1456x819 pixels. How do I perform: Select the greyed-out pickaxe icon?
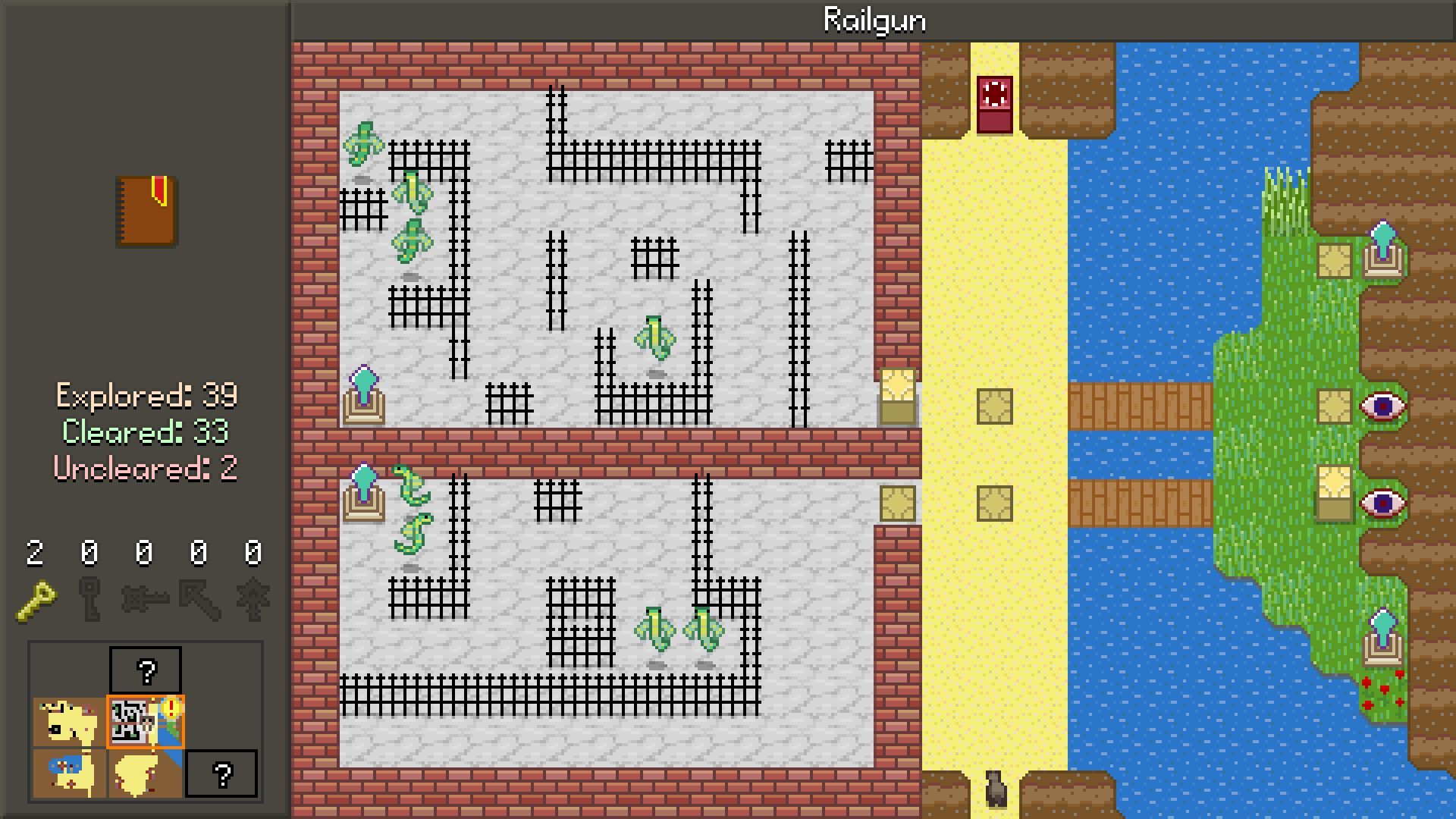(199, 600)
